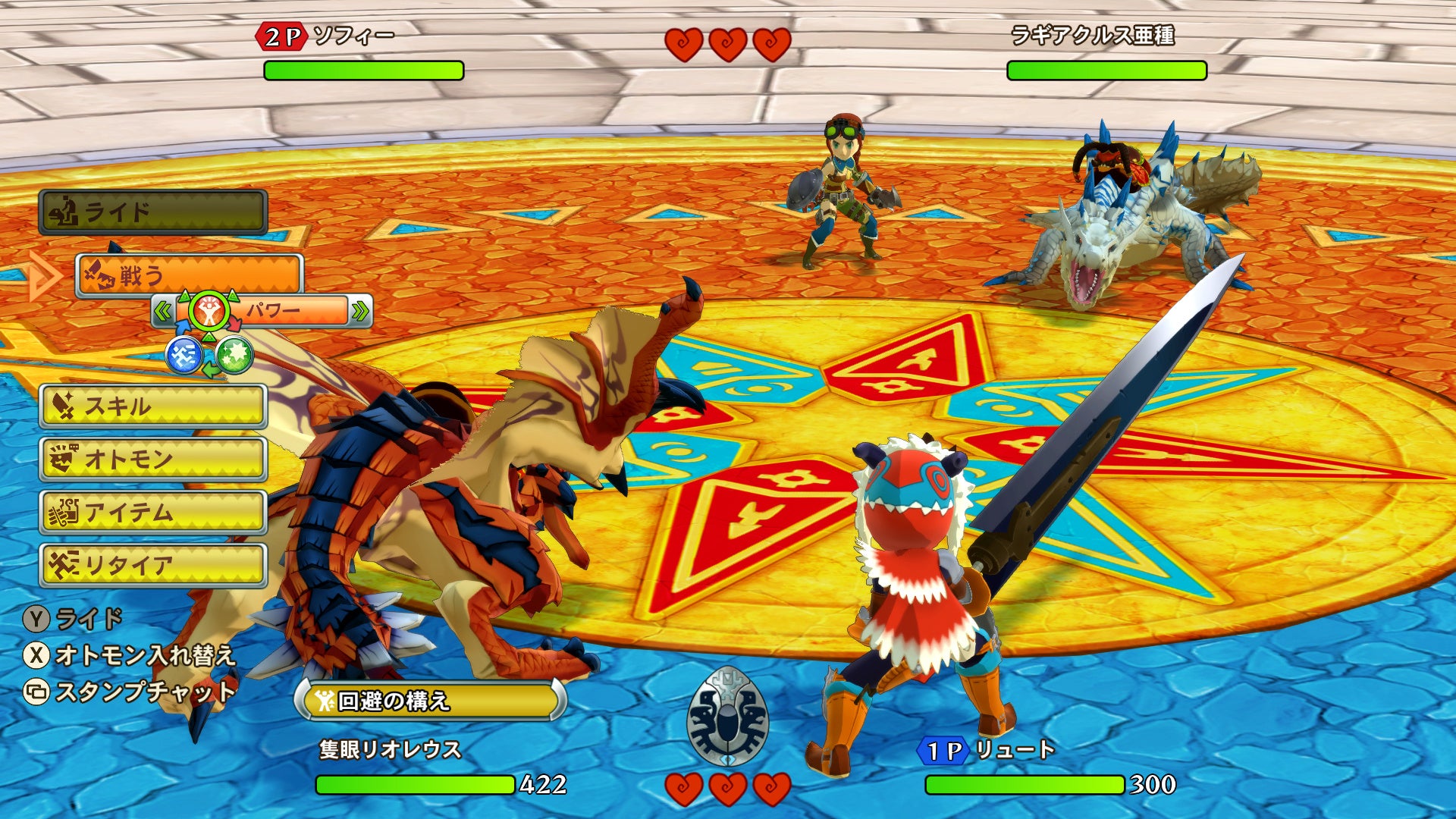
Task: Choose リタイア (Retire) to forfeit
Action: [x=153, y=566]
